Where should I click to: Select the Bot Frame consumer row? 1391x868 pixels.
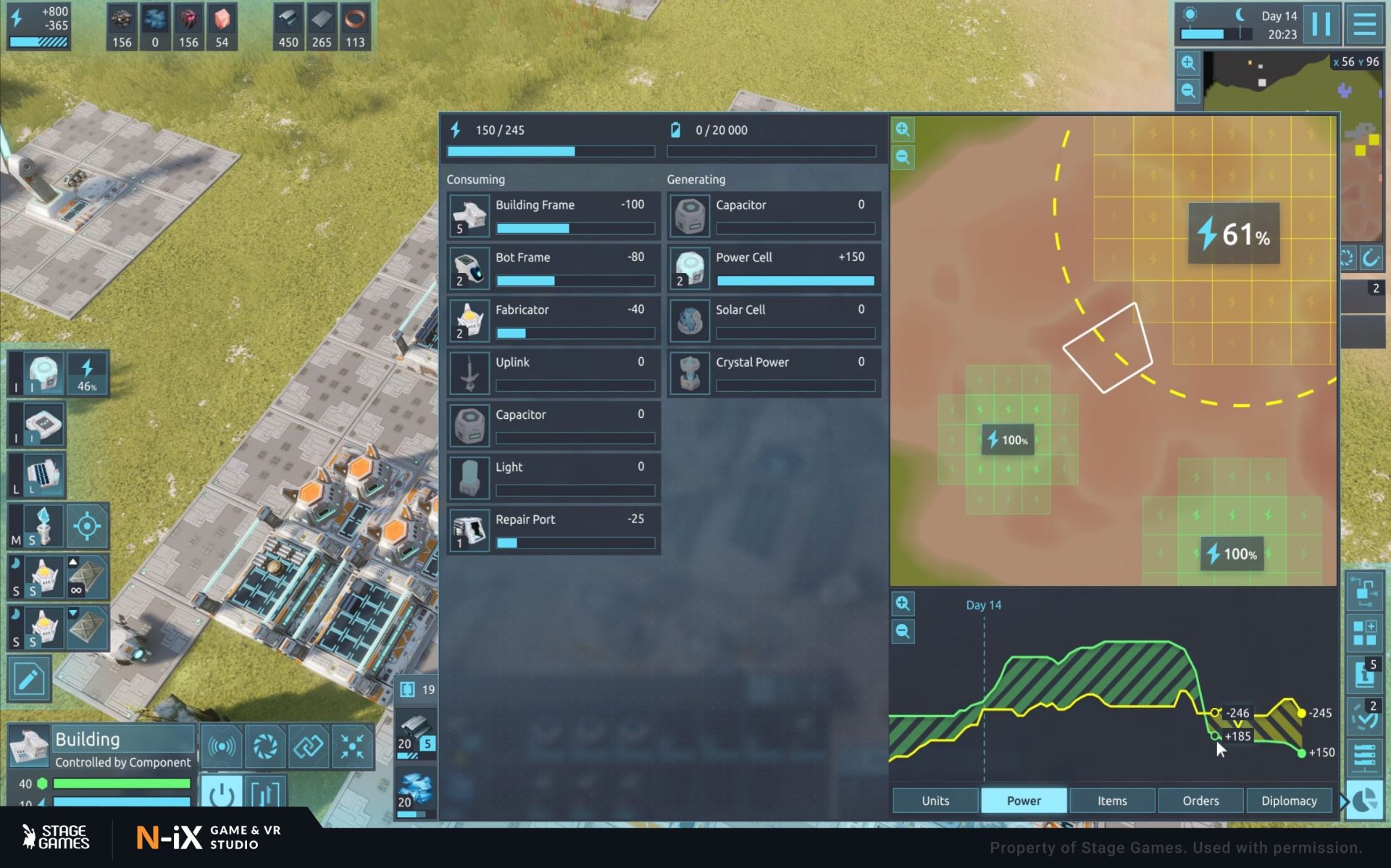(554, 268)
